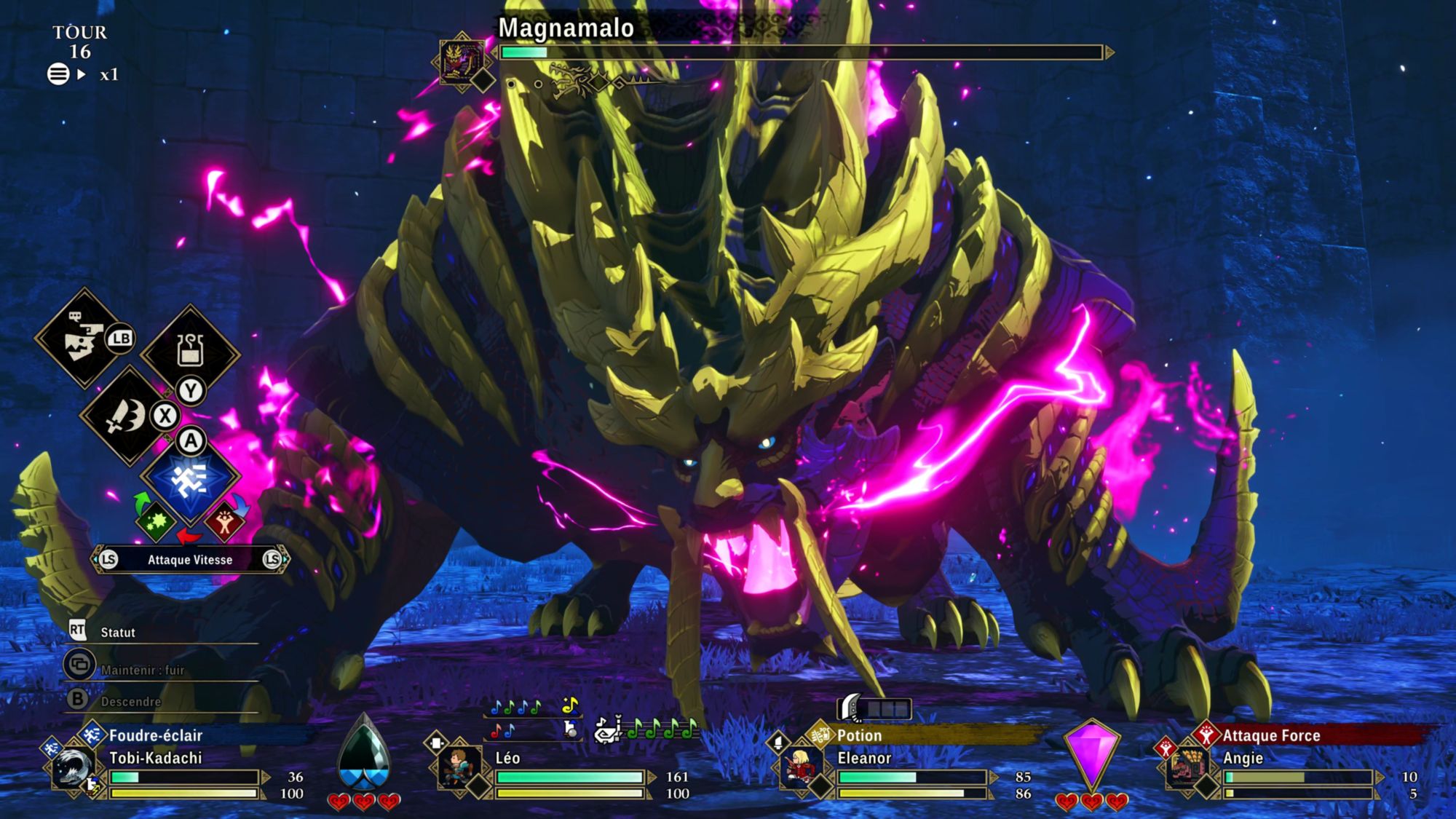Open the potion flask item command
This screenshot has height=819, width=1456.
(190, 352)
